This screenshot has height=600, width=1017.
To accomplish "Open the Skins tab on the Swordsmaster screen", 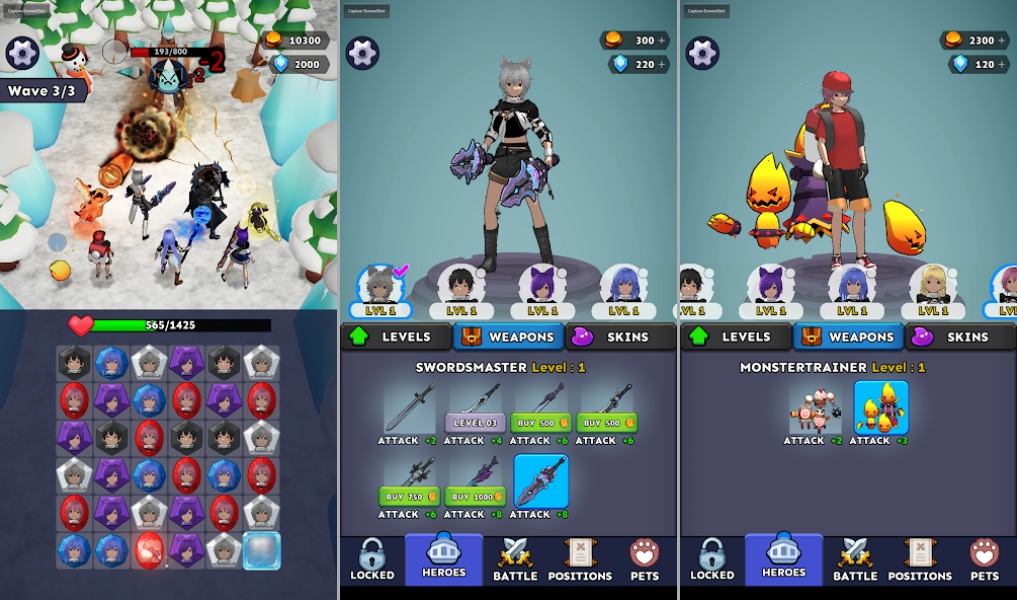I will [x=620, y=337].
